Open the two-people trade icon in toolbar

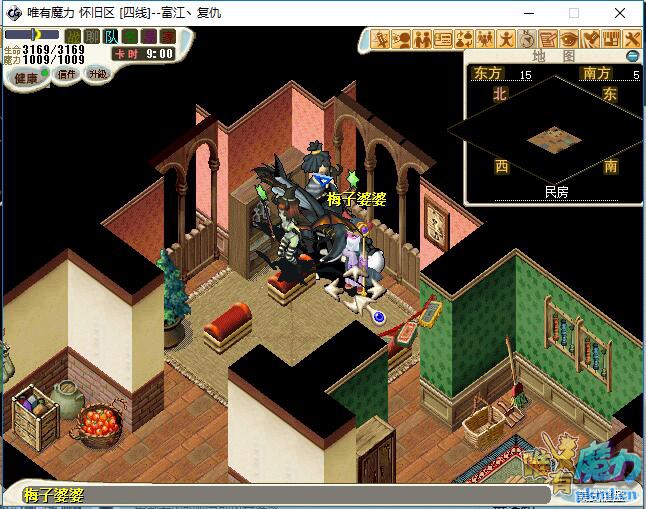(423, 39)
